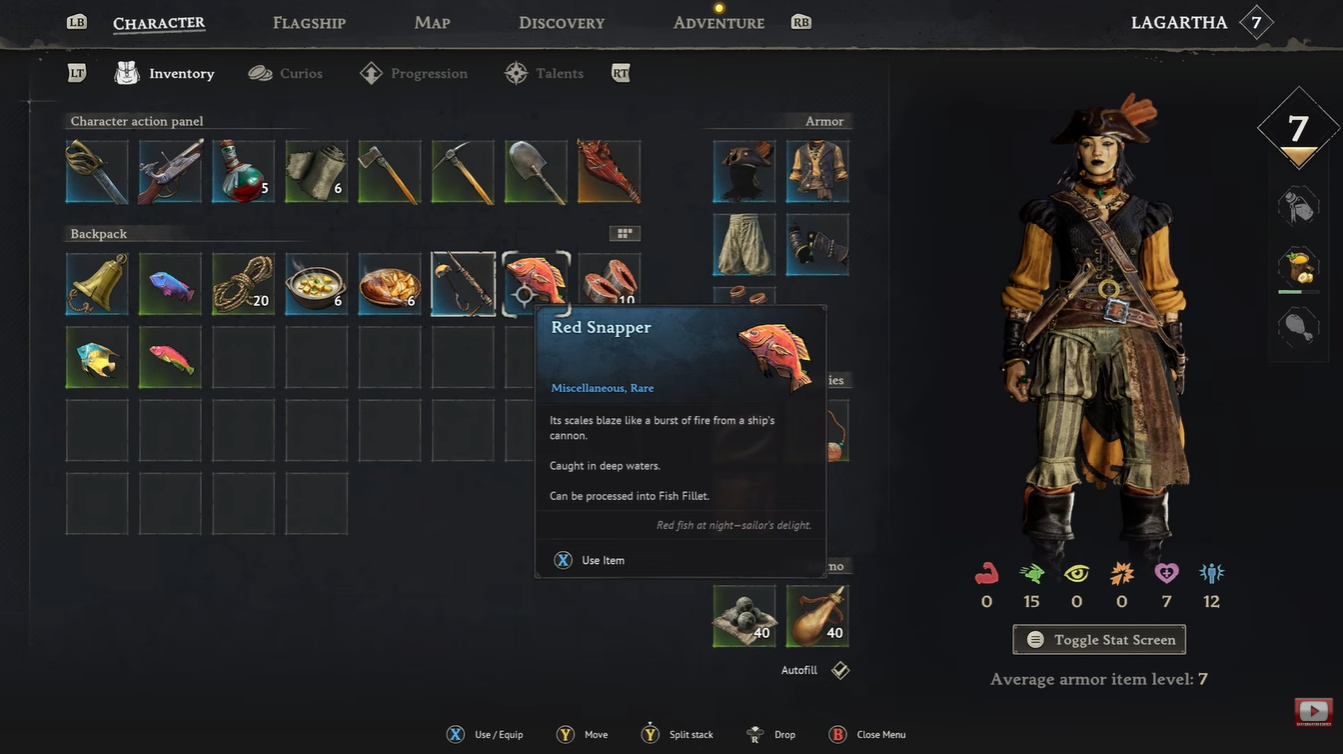The image size is (1343, 754).
Task: Select the red health potion slot
Action: [243, 172]
